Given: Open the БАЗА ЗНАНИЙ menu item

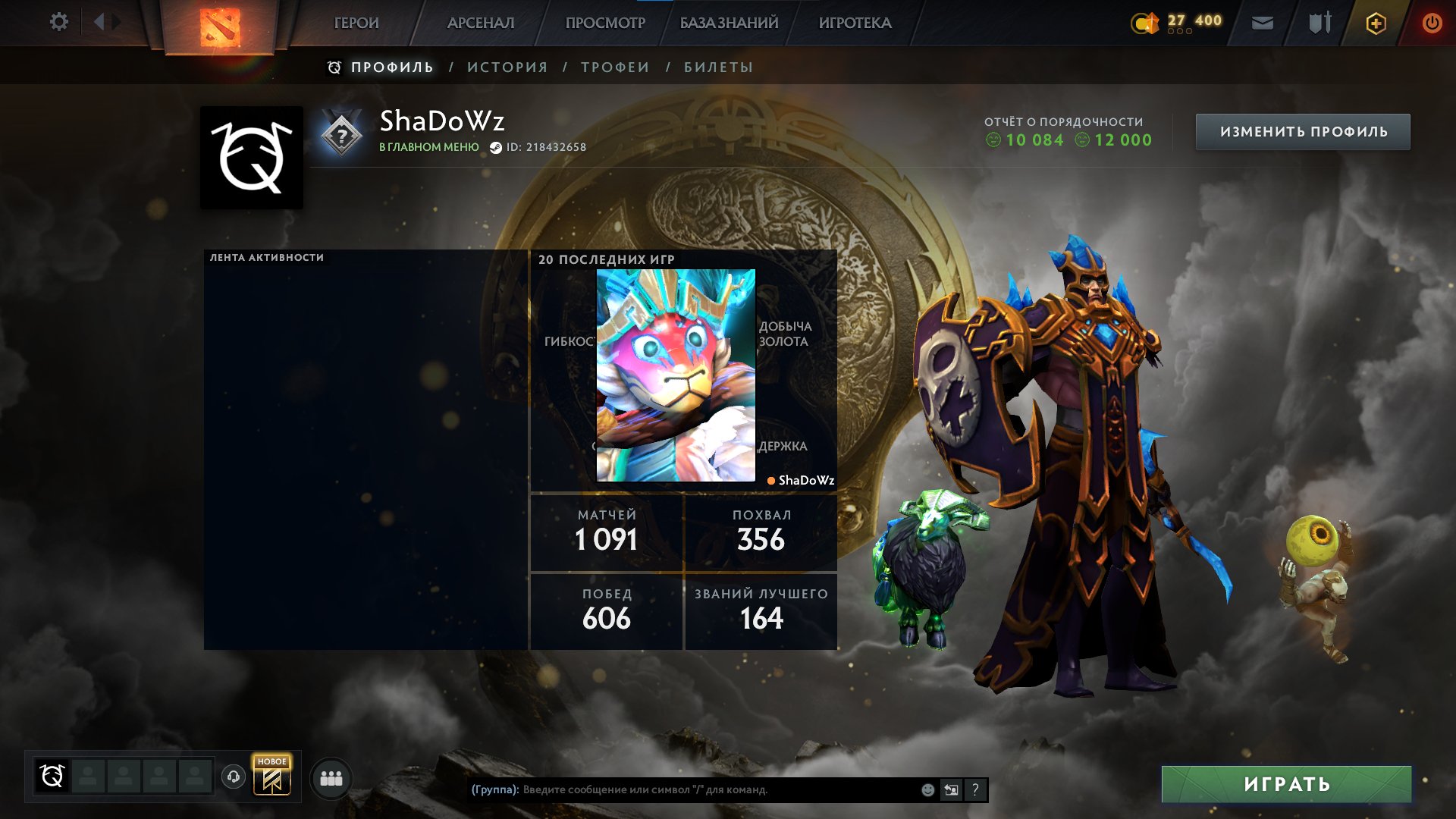Looking at the screenshot, I should [728, 23].
